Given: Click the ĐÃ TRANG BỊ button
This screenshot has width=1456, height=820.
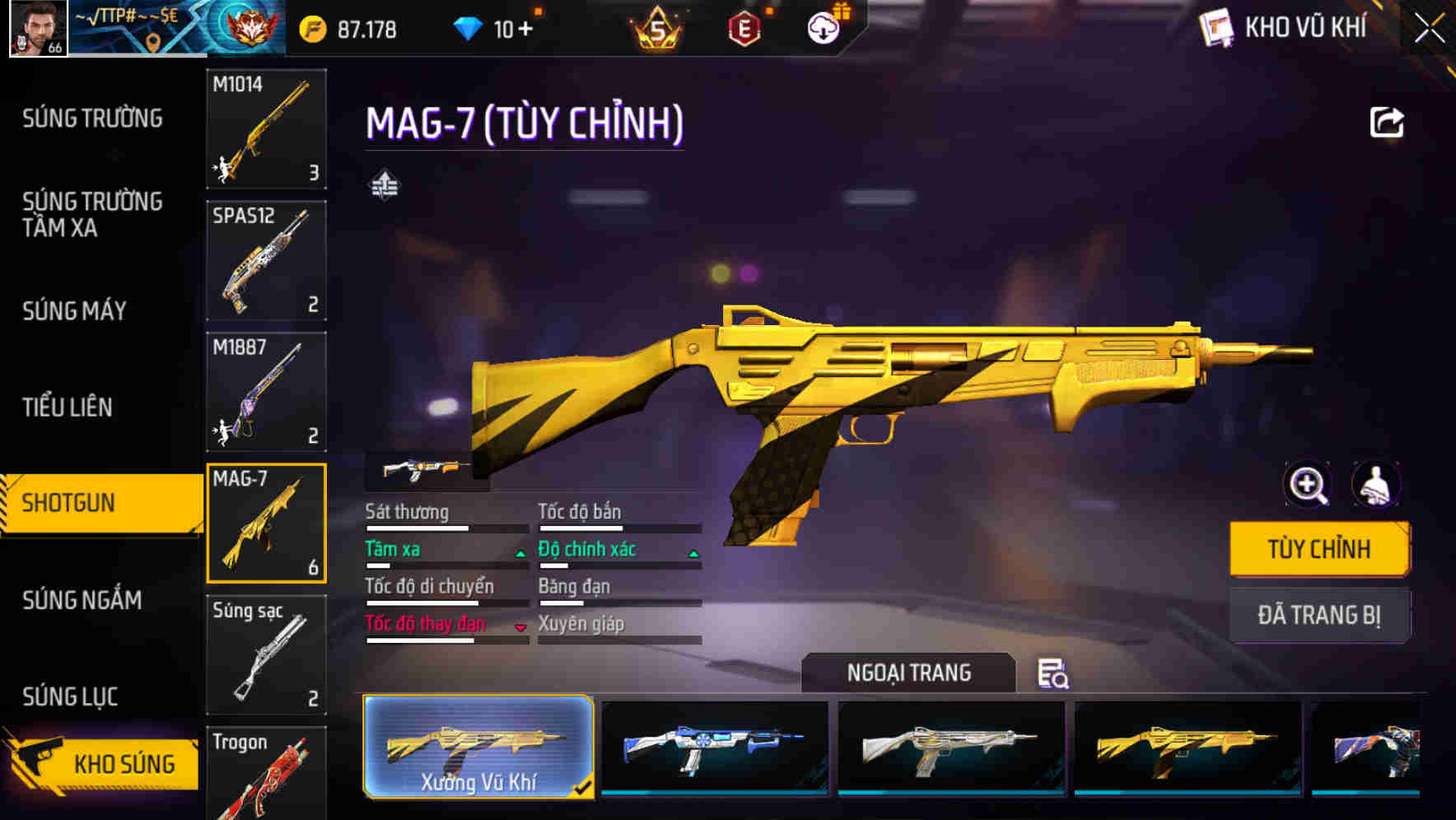Looking at the screenshot, I should tap(1319, 616).
